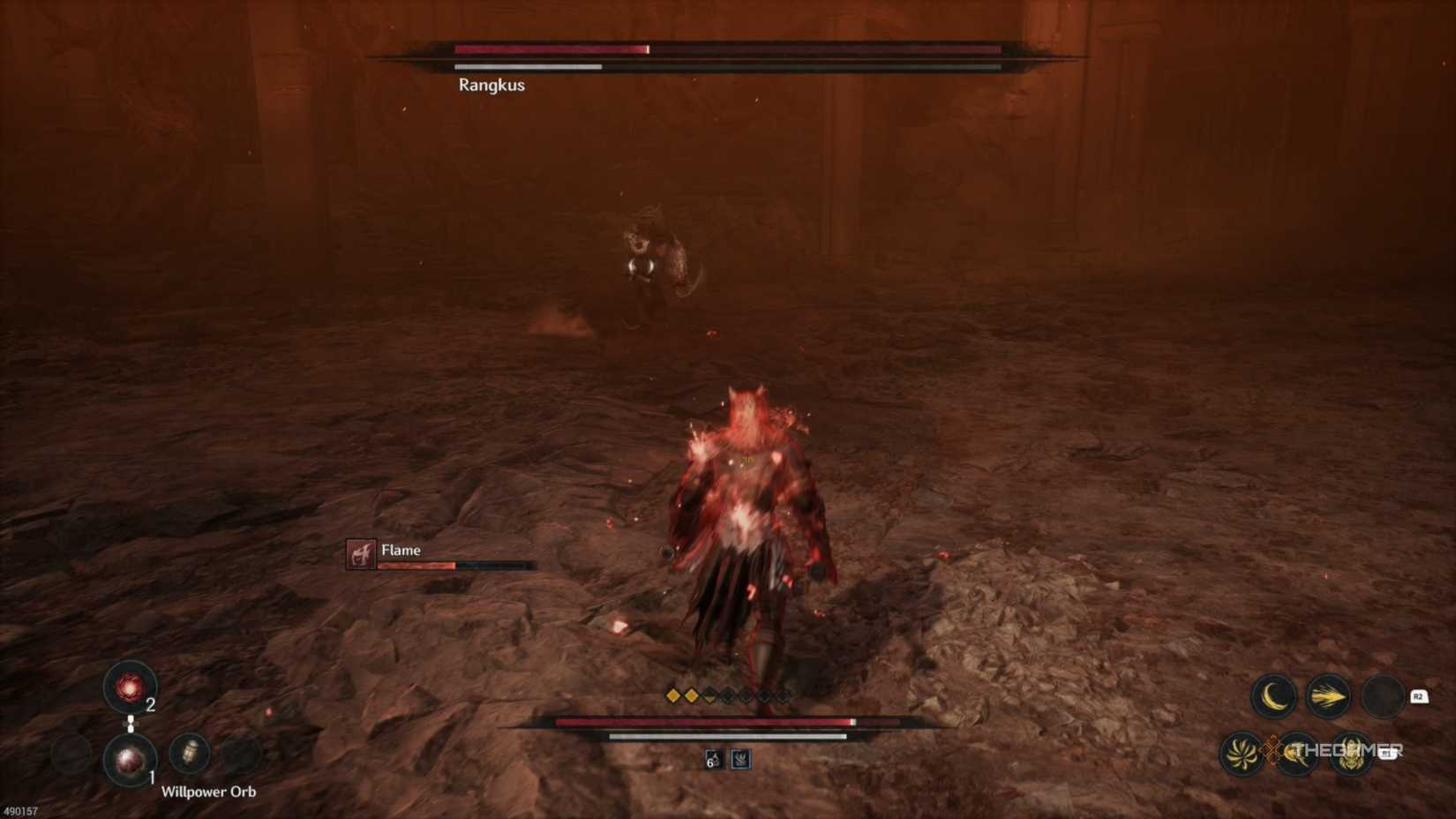
Task: Select the golden beetle spell icon
Action: pyautogui.click(x=1351, y=755)
